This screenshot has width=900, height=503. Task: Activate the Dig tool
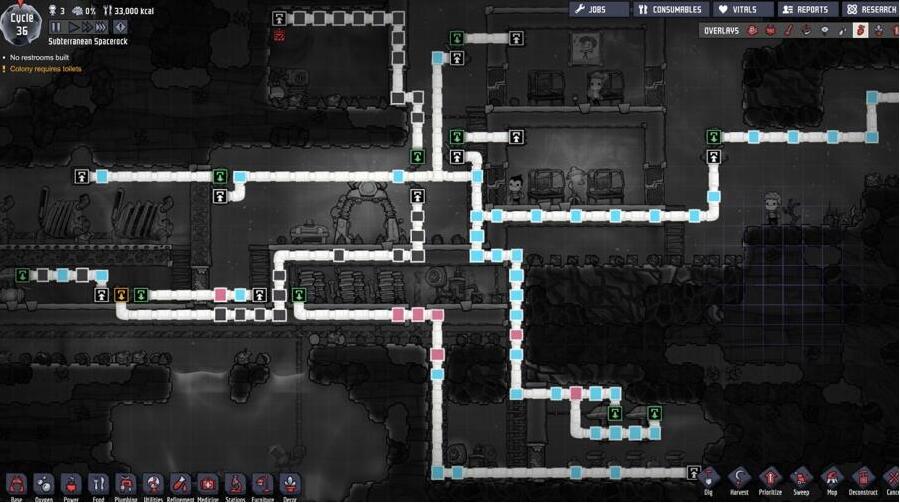pyautogui.click(x=709, y=478)
